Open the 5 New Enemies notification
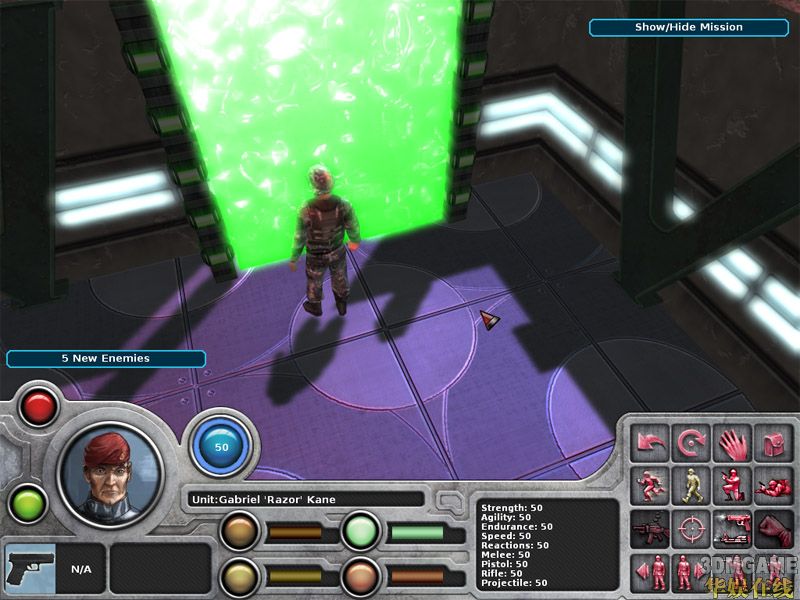Screen dimensions: 800x600 [x=105, y=358]
